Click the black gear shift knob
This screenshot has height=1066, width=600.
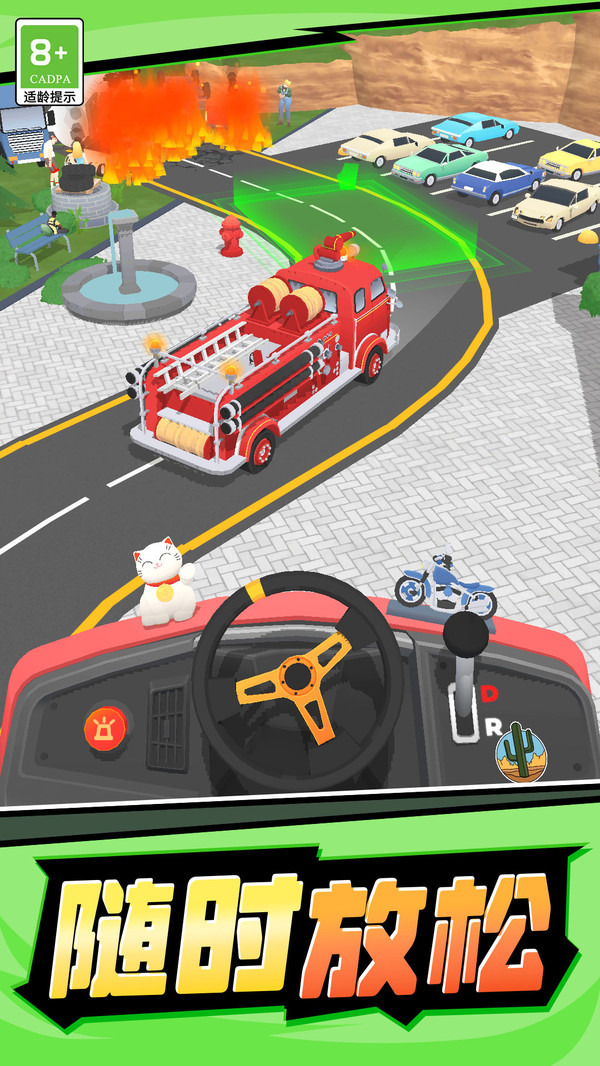point(467,634)
